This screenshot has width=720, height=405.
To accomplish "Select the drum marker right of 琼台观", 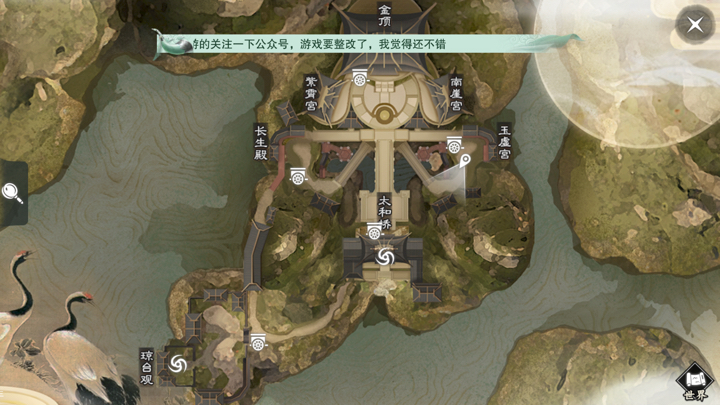I will [258, 342].
